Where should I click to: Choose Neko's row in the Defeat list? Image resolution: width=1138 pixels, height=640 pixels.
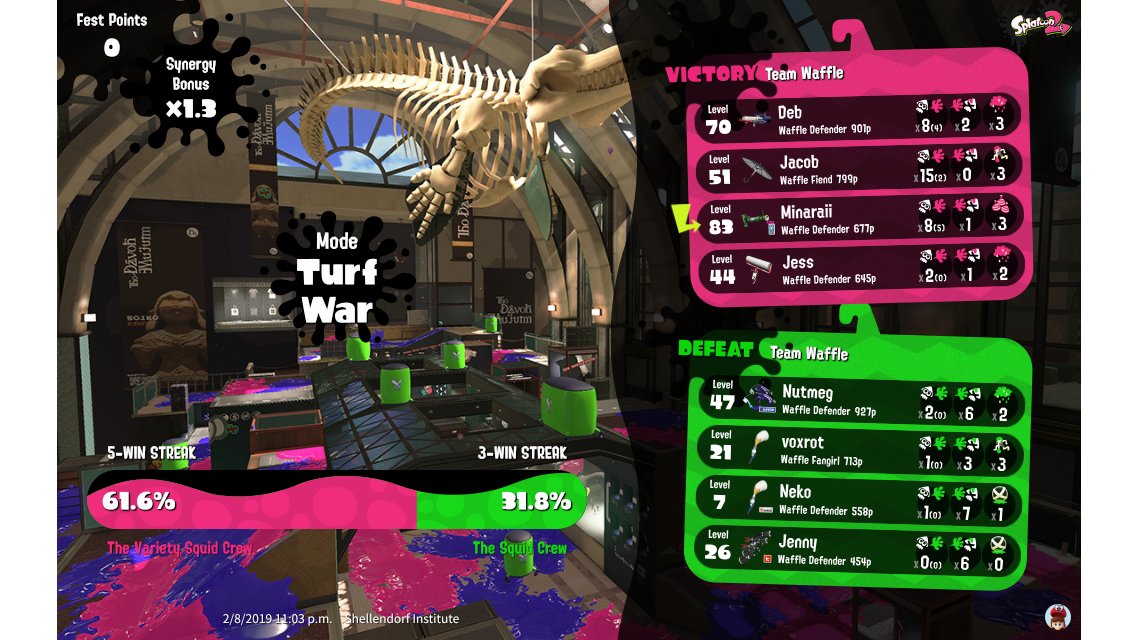tap(862, 499)
